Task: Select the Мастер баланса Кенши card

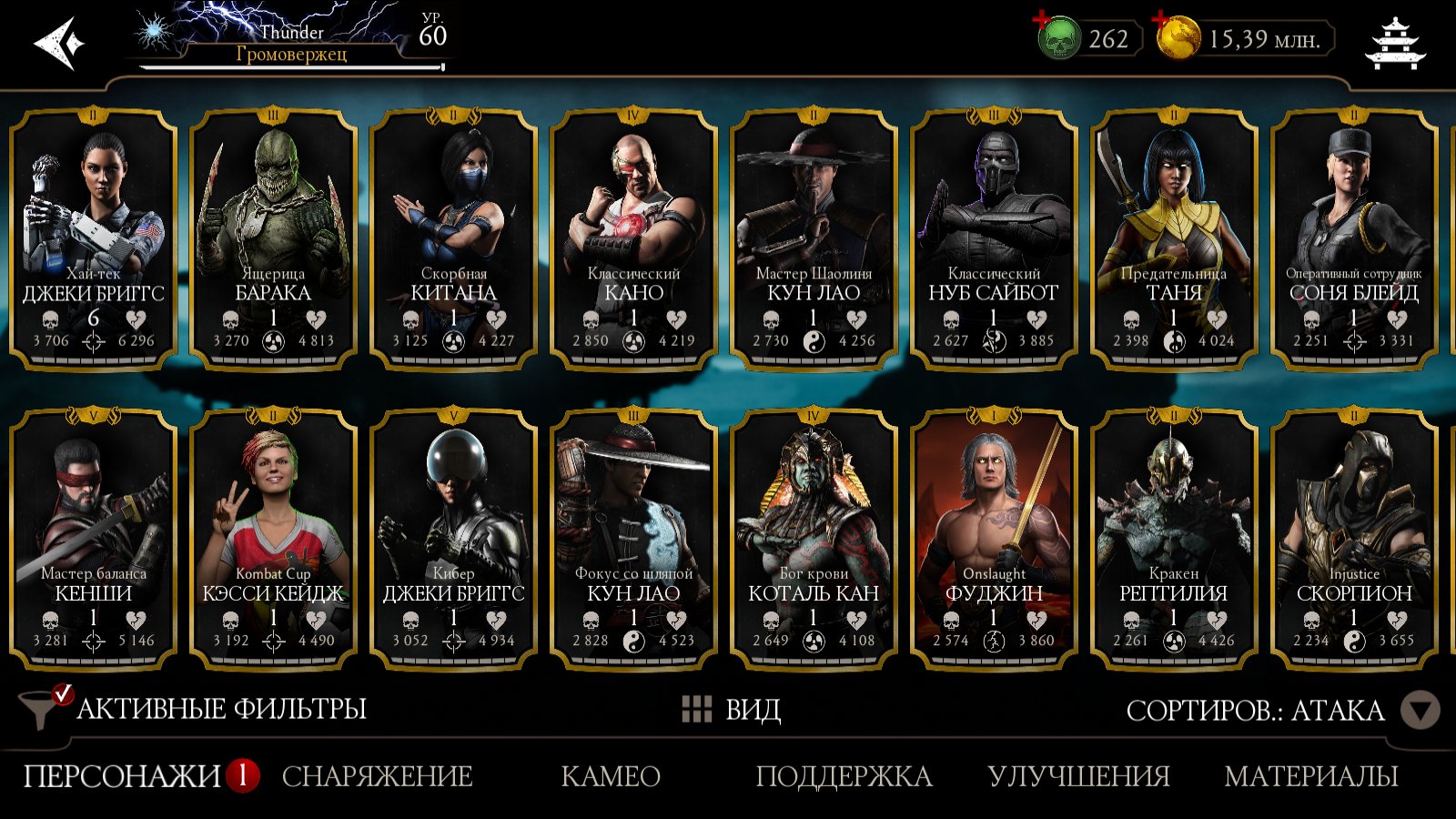Action: tap(93, 539)
